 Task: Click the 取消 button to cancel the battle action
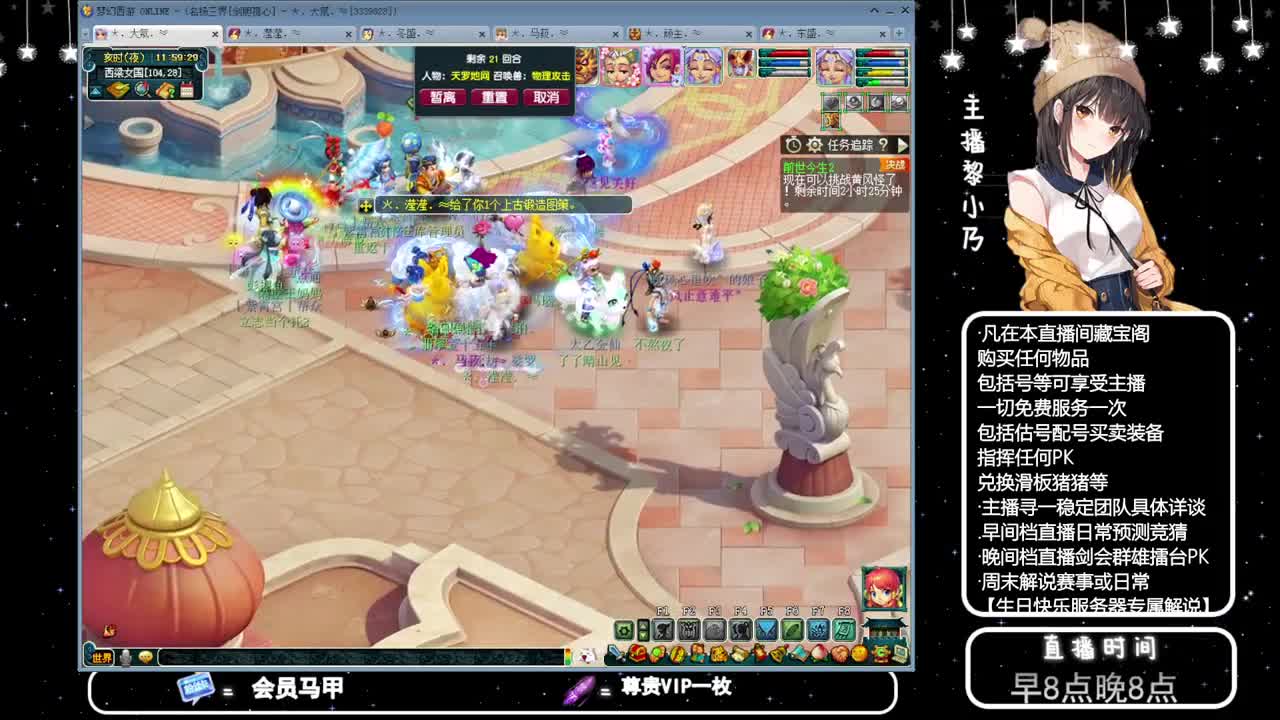point(546,97)
